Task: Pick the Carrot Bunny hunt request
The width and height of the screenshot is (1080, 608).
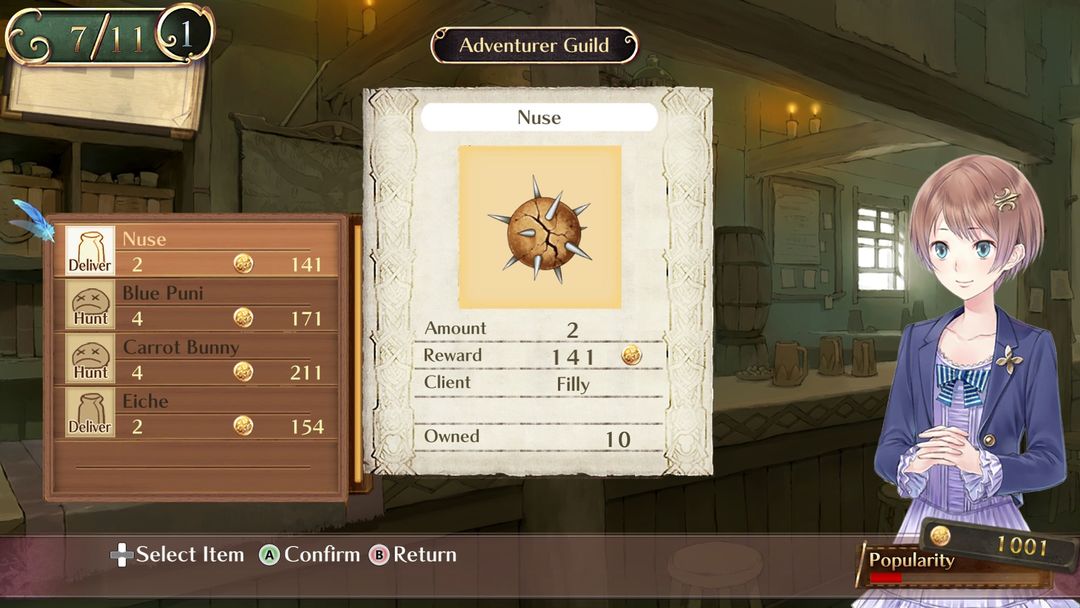Action: pos(198,359)
